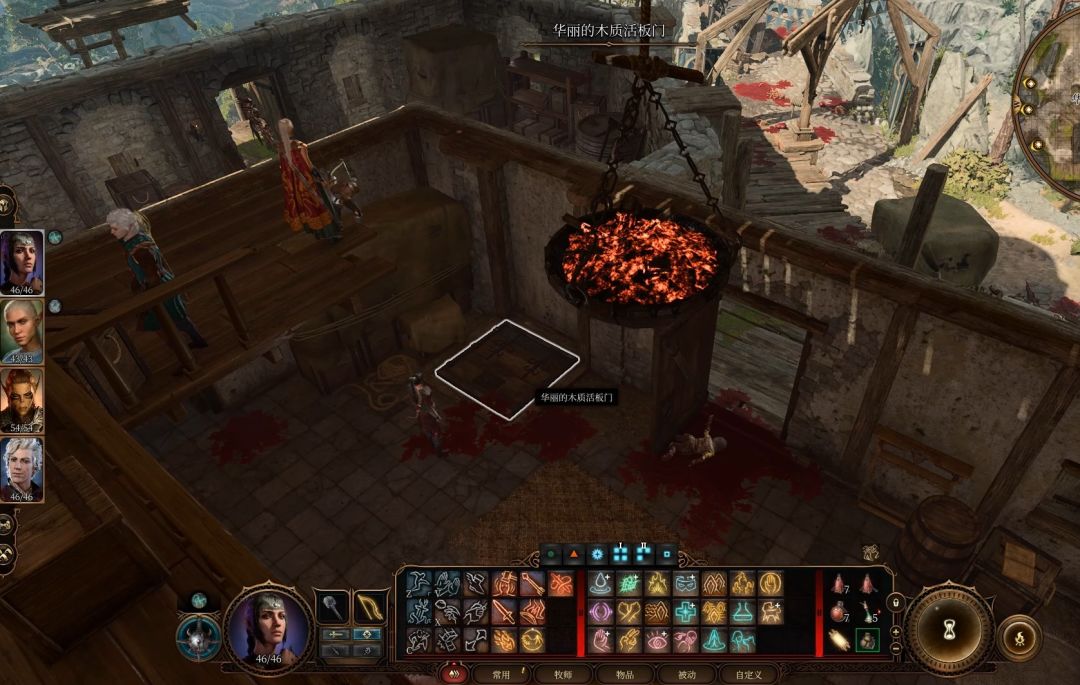This screenshot has height=685, width=1080.
Task: Add a hotbar row with the plus button
Action: [x=895, y=632]
